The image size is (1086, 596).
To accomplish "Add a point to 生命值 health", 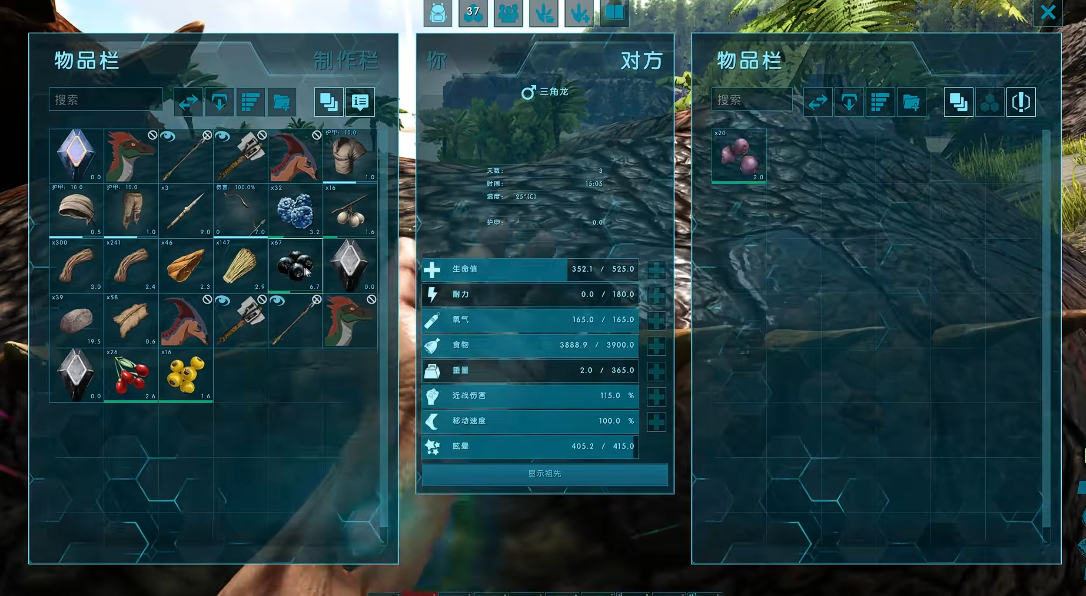I will (656, 270).
